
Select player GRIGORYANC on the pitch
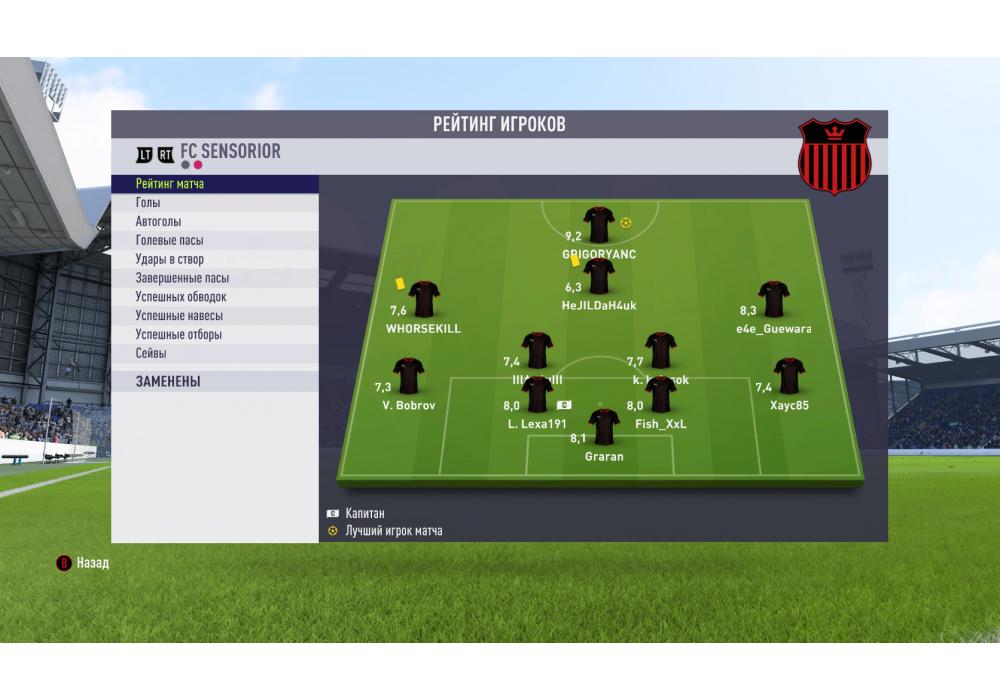pyautogui.click(x=599, y=226)
